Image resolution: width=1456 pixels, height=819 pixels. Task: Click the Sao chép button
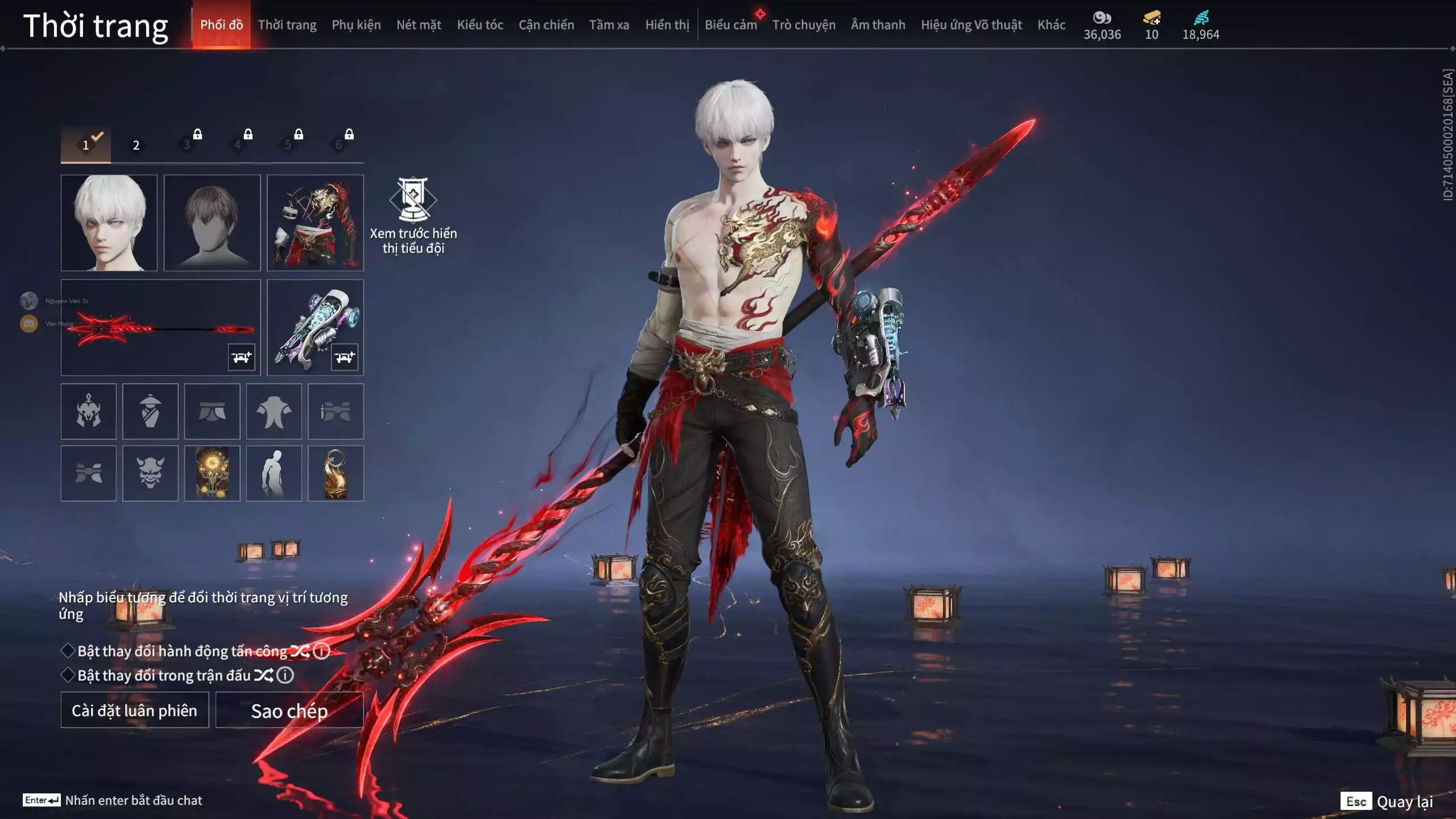point(289,710)
